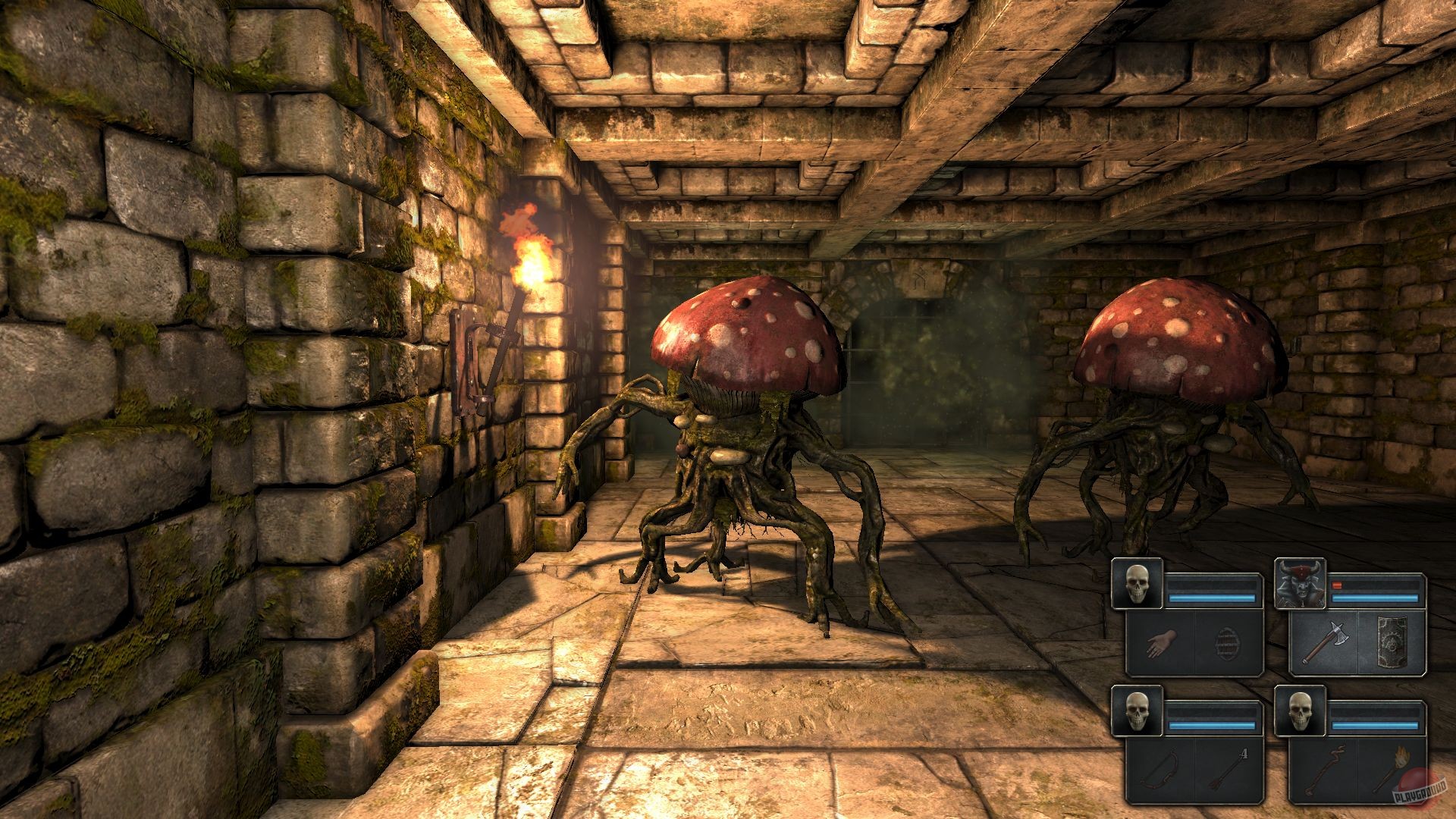Open the bottom-right skull character sheet

pos(1300,711)
